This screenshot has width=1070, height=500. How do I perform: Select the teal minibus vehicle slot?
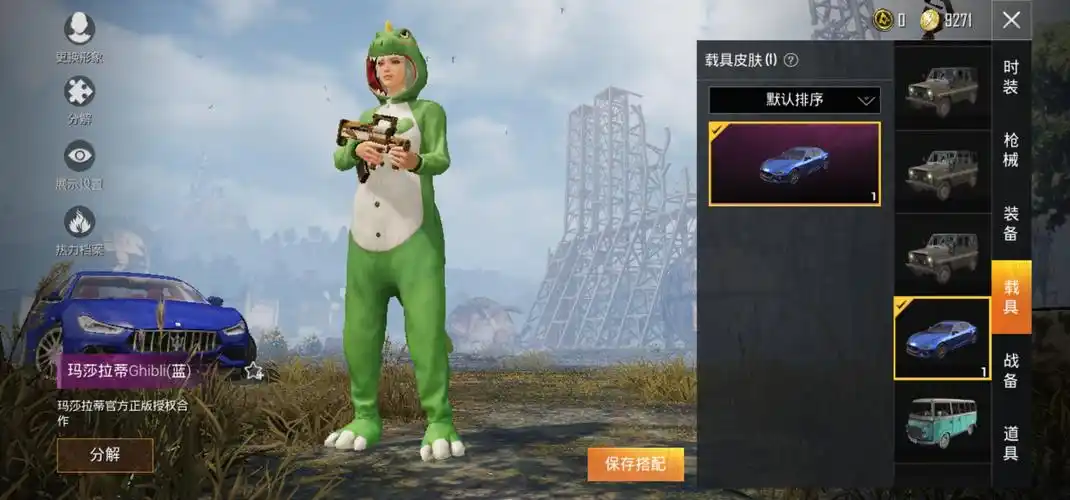pyautogui.click(x=941, y=422)
